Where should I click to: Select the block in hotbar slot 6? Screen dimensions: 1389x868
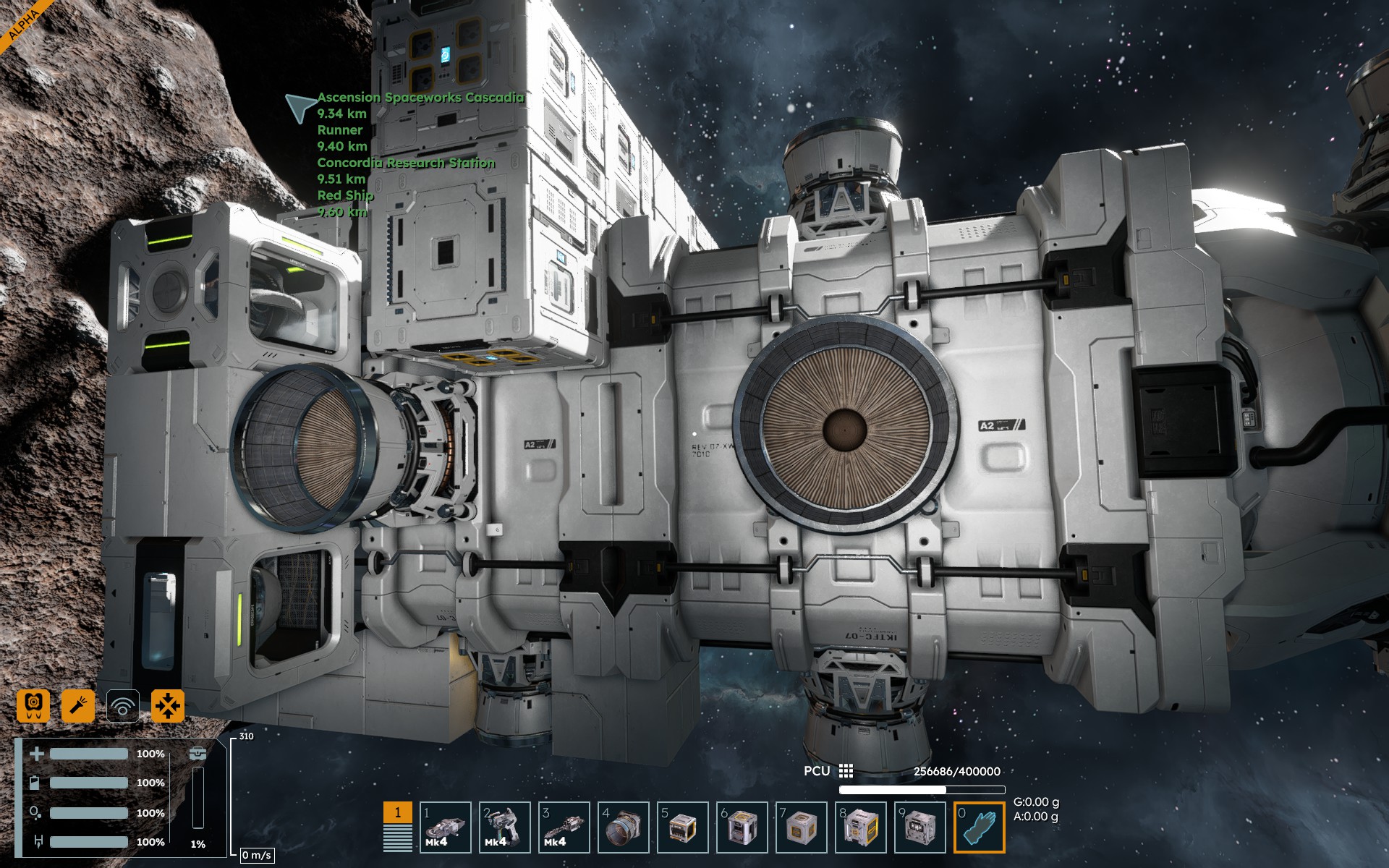[742, 827]
